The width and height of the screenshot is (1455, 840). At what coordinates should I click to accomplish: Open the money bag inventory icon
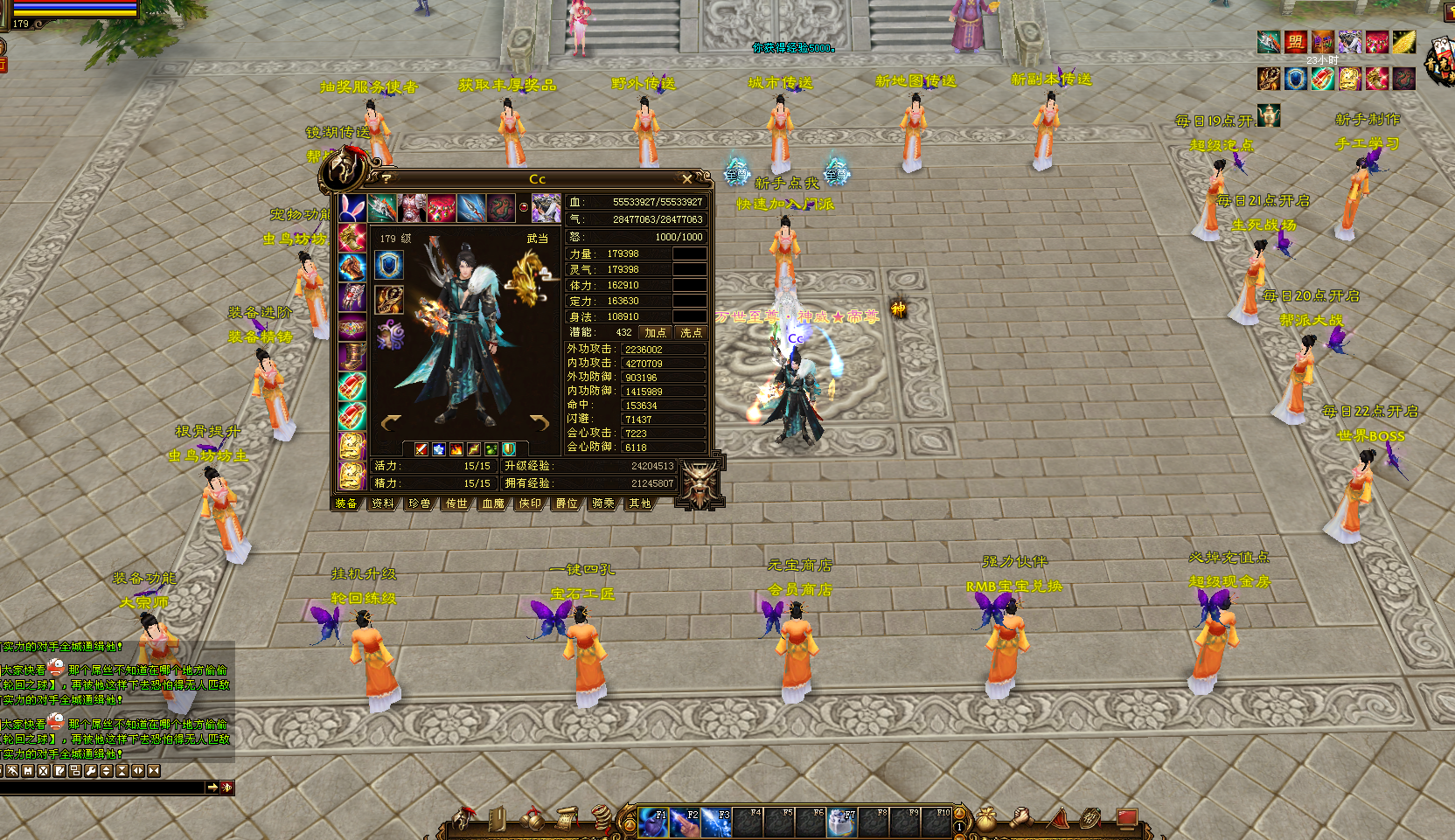[986, 819]
